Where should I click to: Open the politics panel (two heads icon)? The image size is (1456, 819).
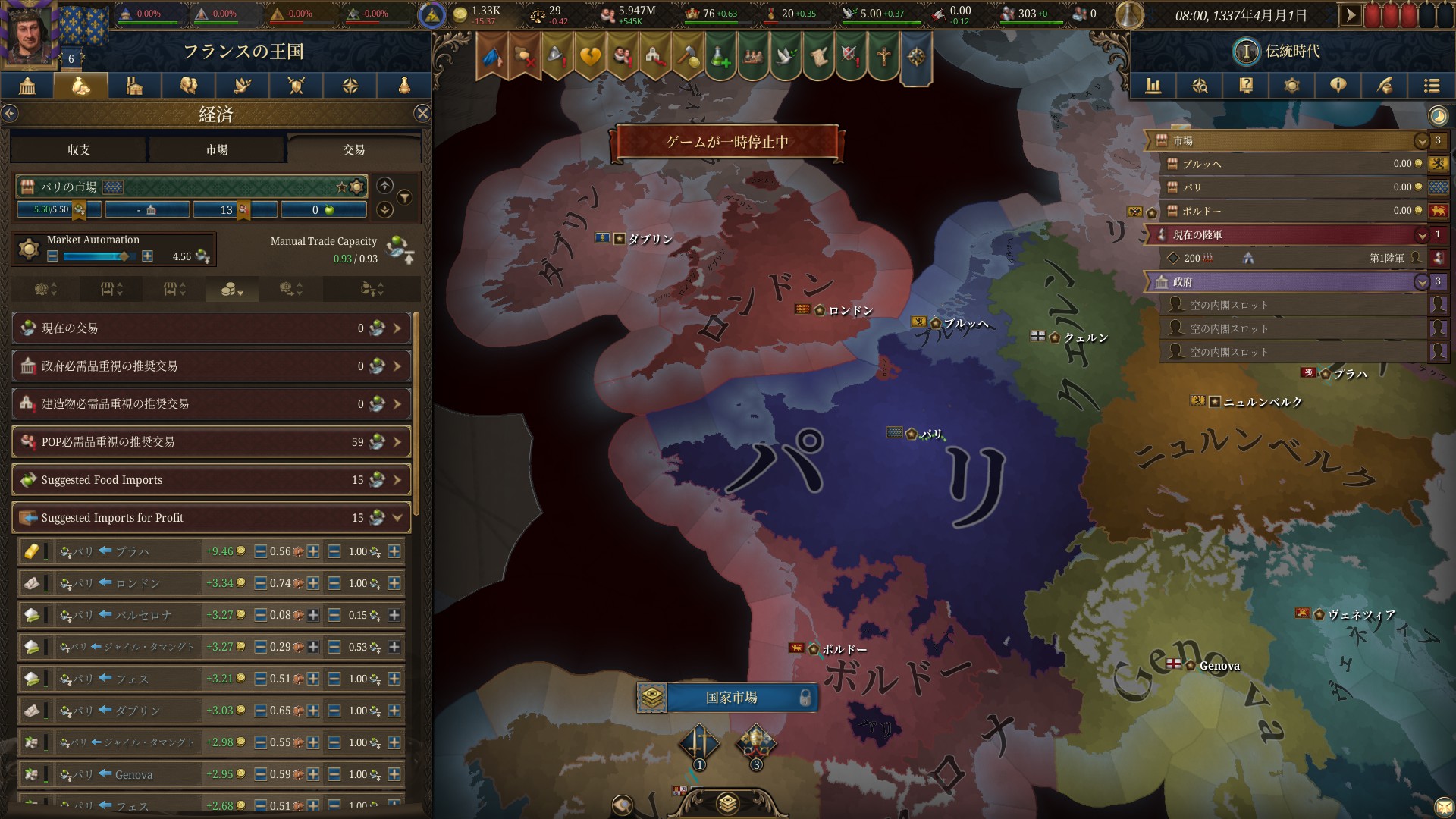[x=187, y=86]
